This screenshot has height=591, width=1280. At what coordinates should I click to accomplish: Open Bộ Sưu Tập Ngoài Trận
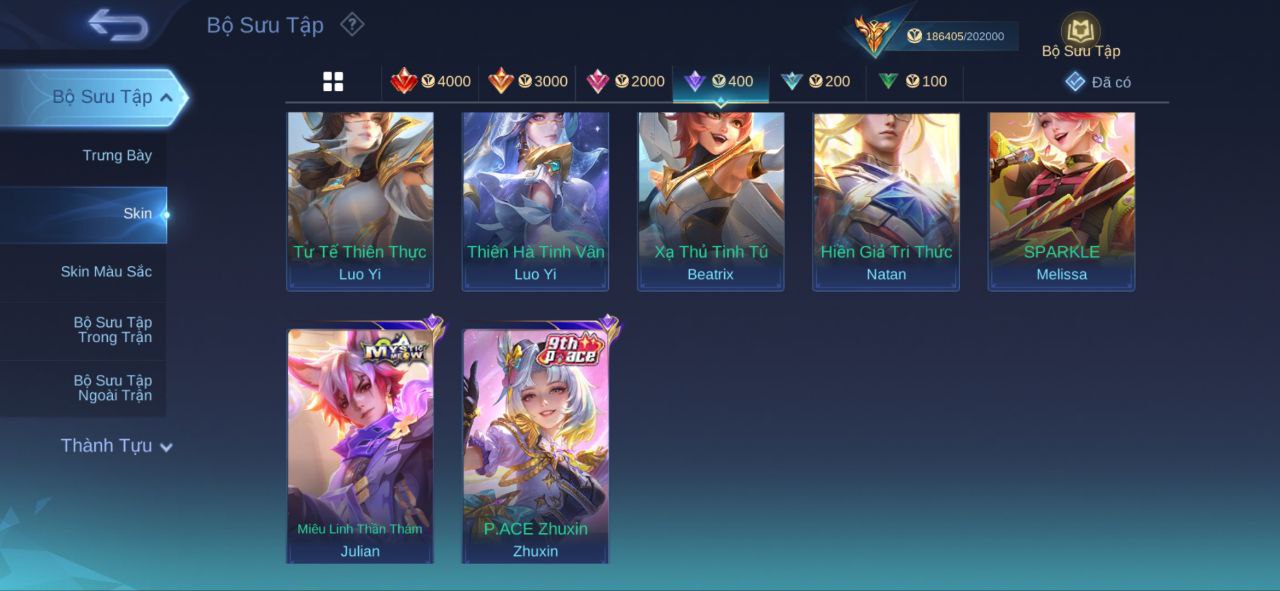(x=113, y=388)
